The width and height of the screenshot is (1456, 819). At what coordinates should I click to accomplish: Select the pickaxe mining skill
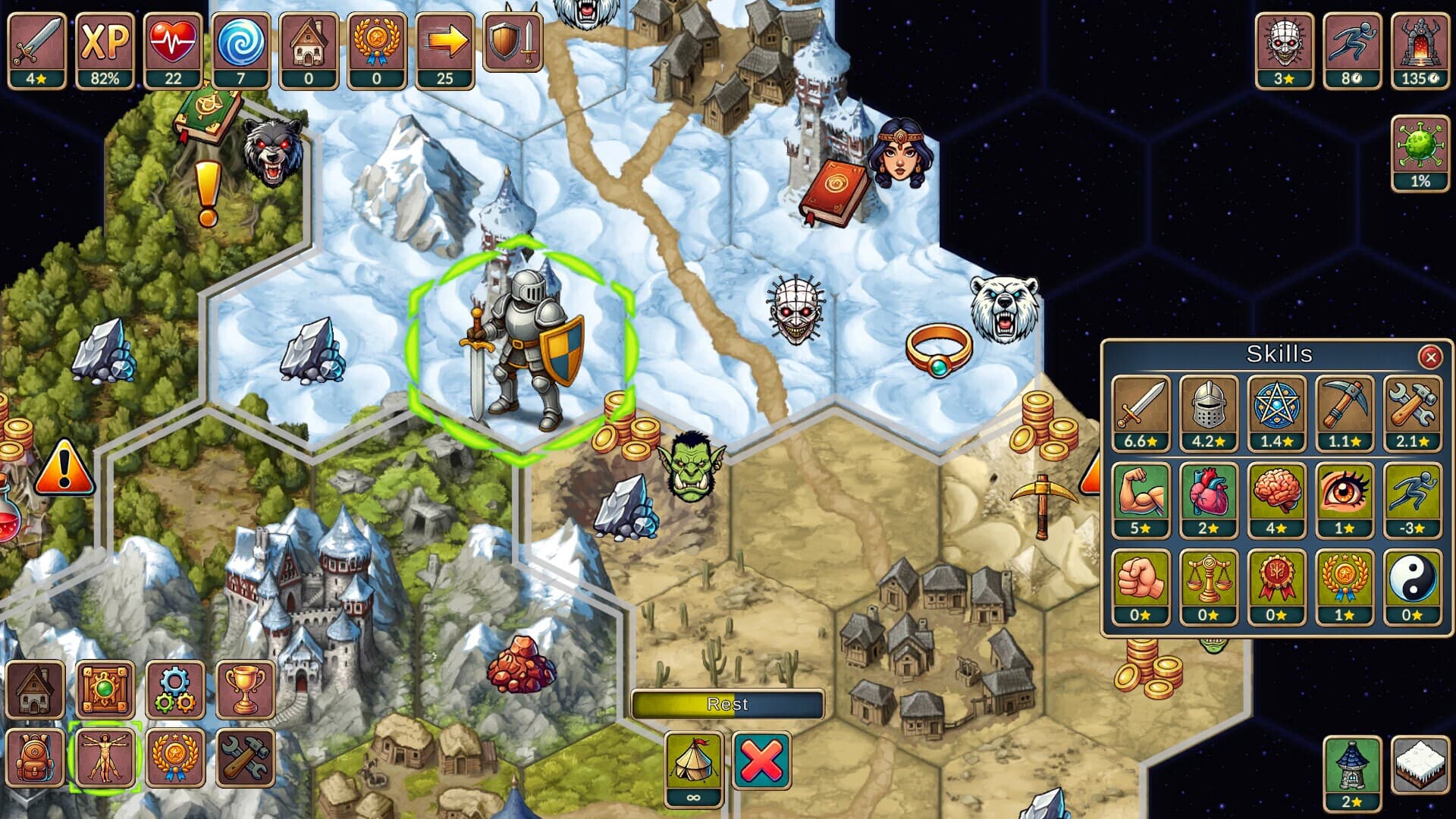[x=1344, y=413]
